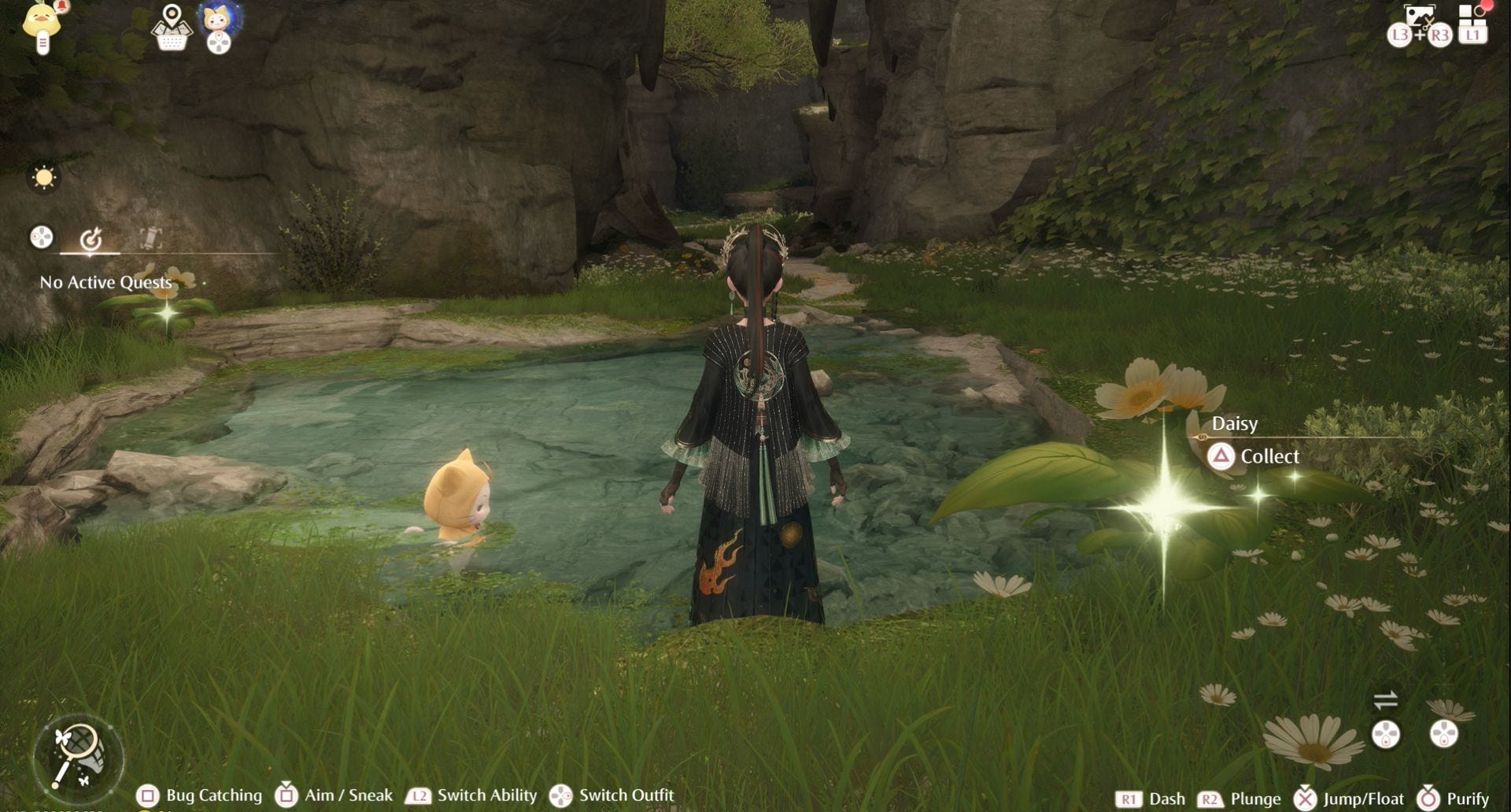Activate the bug catching net ability

coord(78,757)
